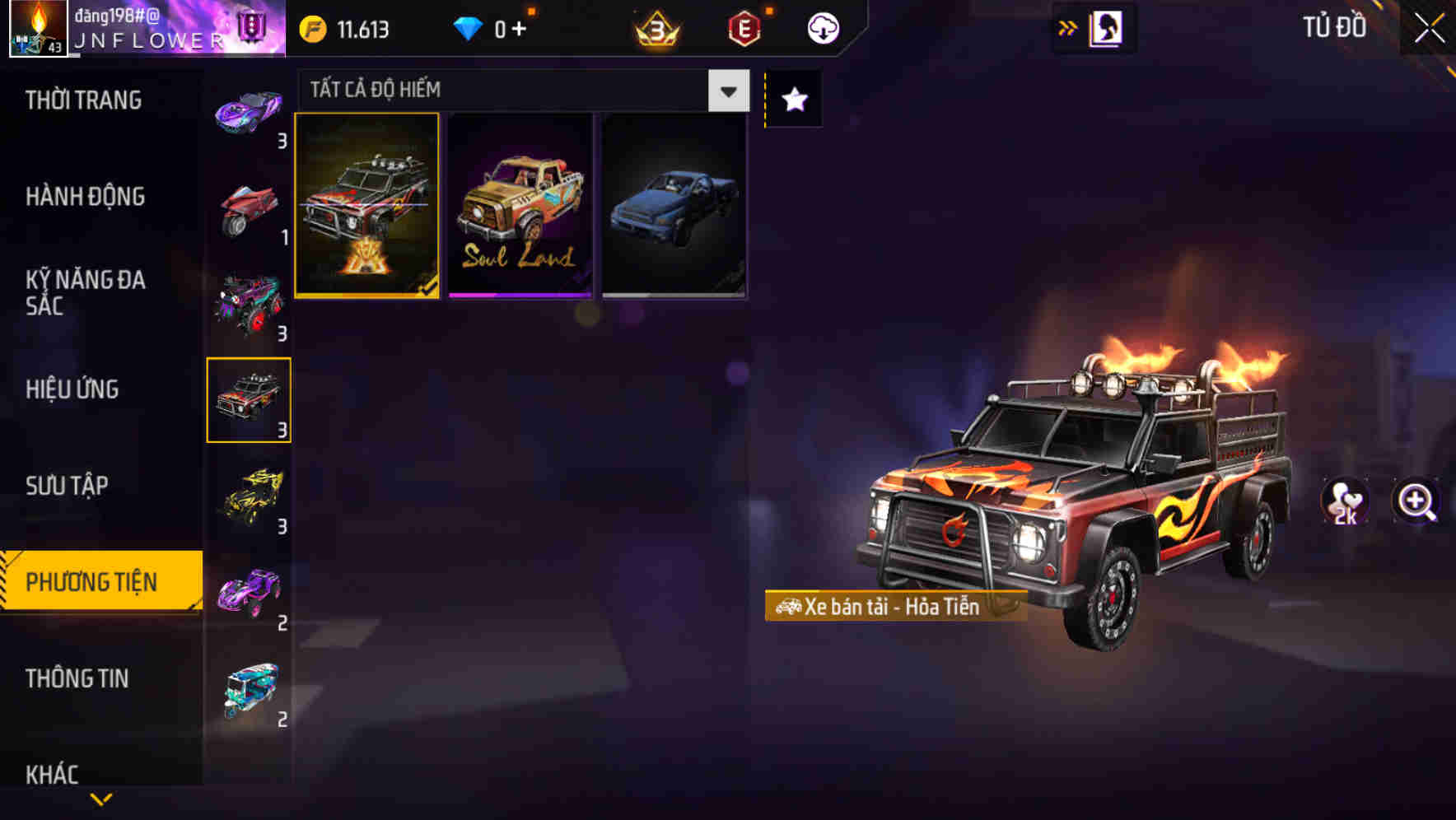Click the wardrobe character preview icon
This screenshot has height=820, width=1456.
point(1107,28)
